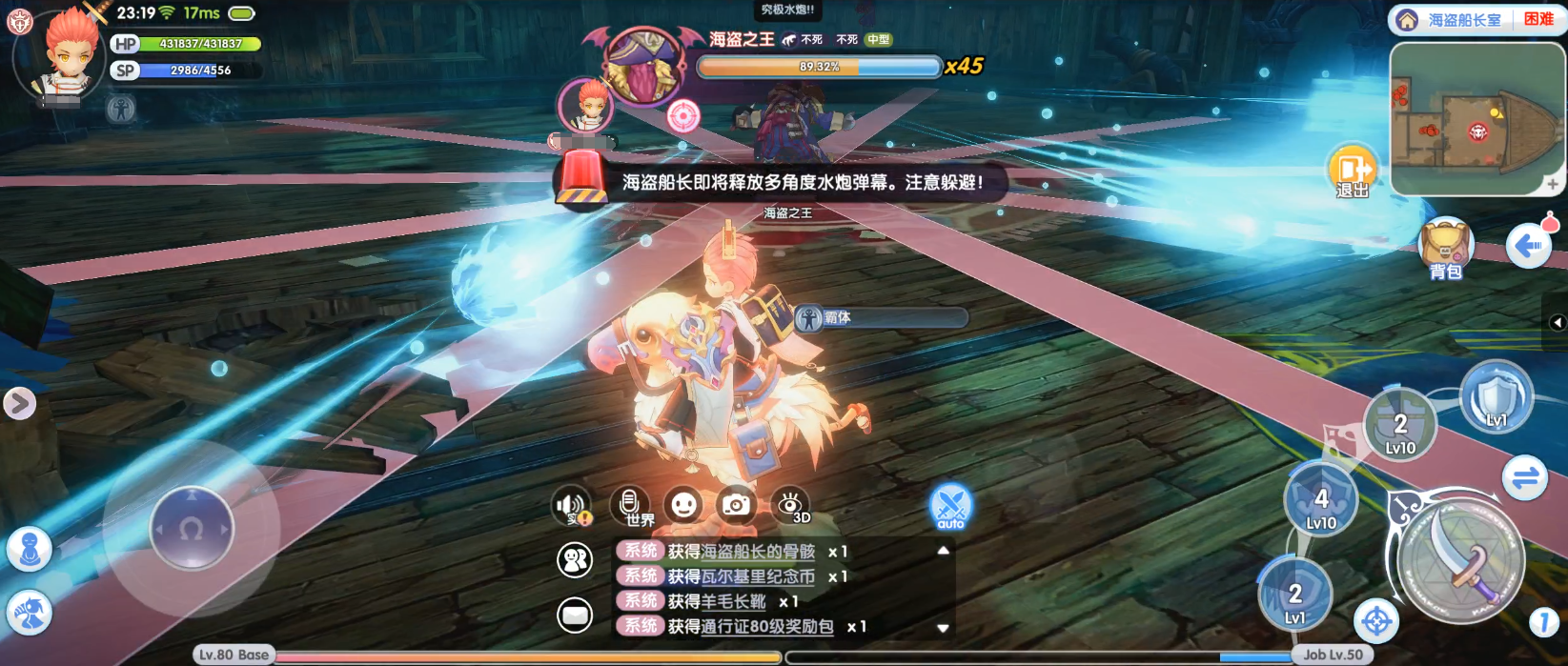Click the target lock crosshair button
Viewport: 1568px width, 666px height.
(x=1376, y=622)
